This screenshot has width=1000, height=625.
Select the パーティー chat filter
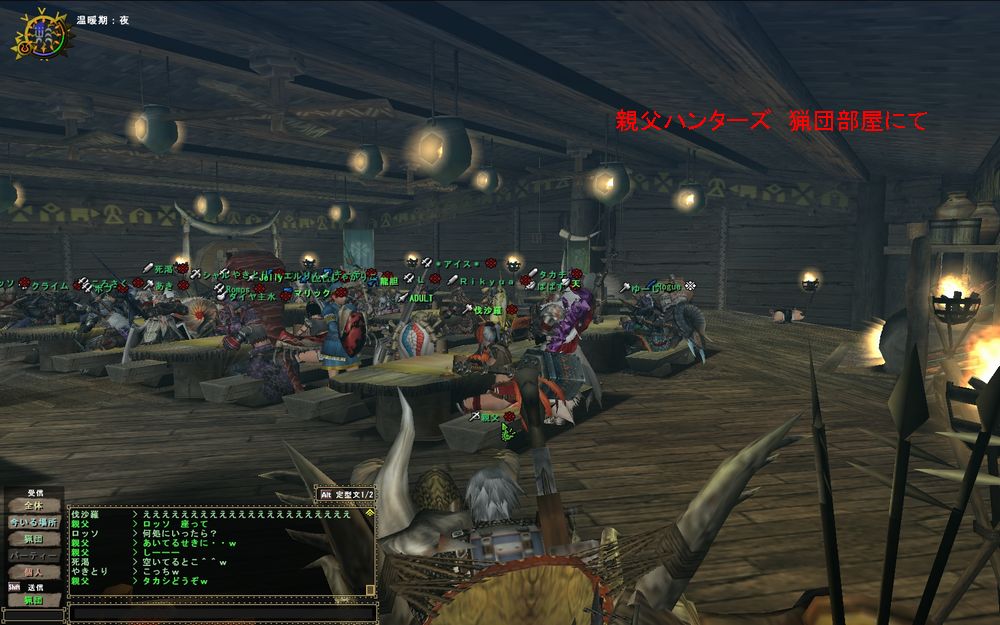(x=33, y=555)
